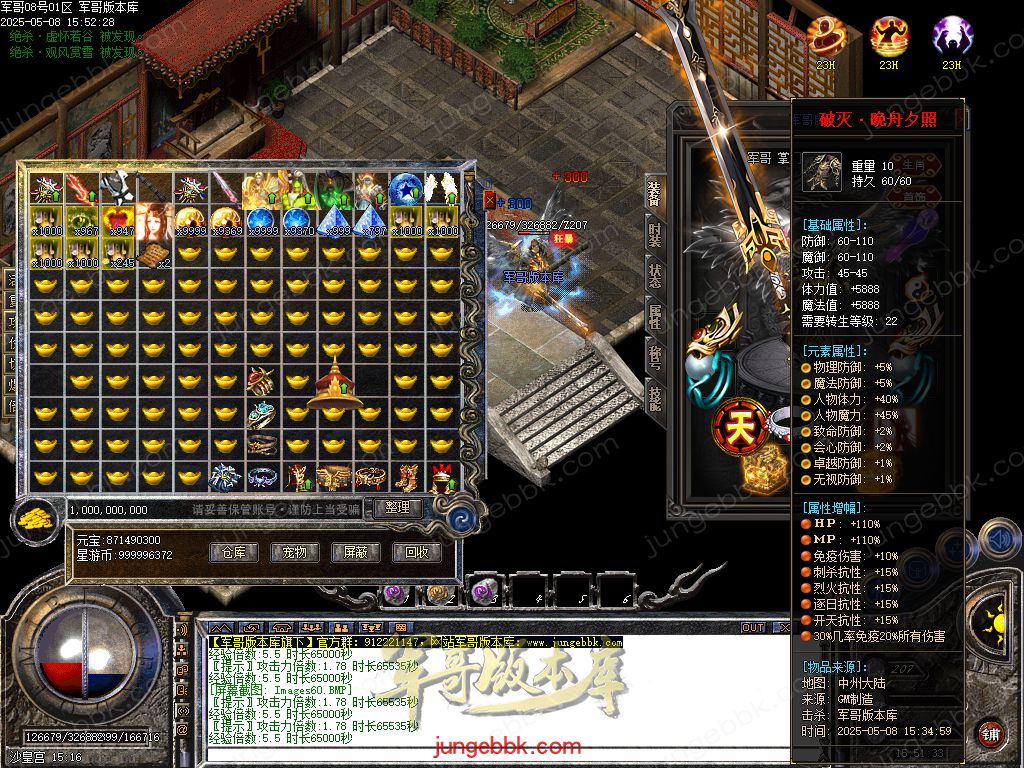Pick the green eye item stack x967
1024x768 pixels.
pos(82,221)
